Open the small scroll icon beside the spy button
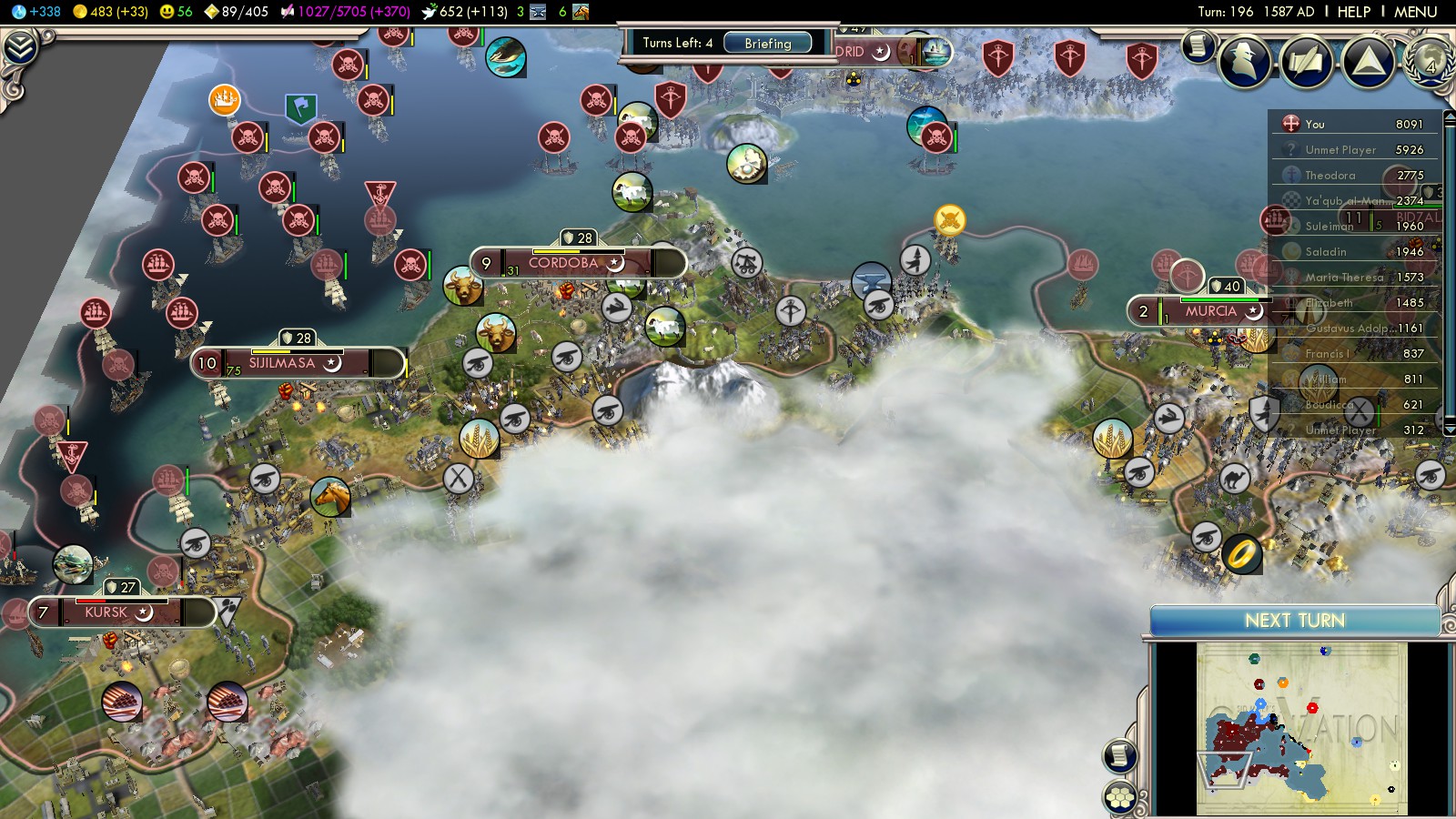The width and height of the screenshot is (1456, 819). [1198, 45]
